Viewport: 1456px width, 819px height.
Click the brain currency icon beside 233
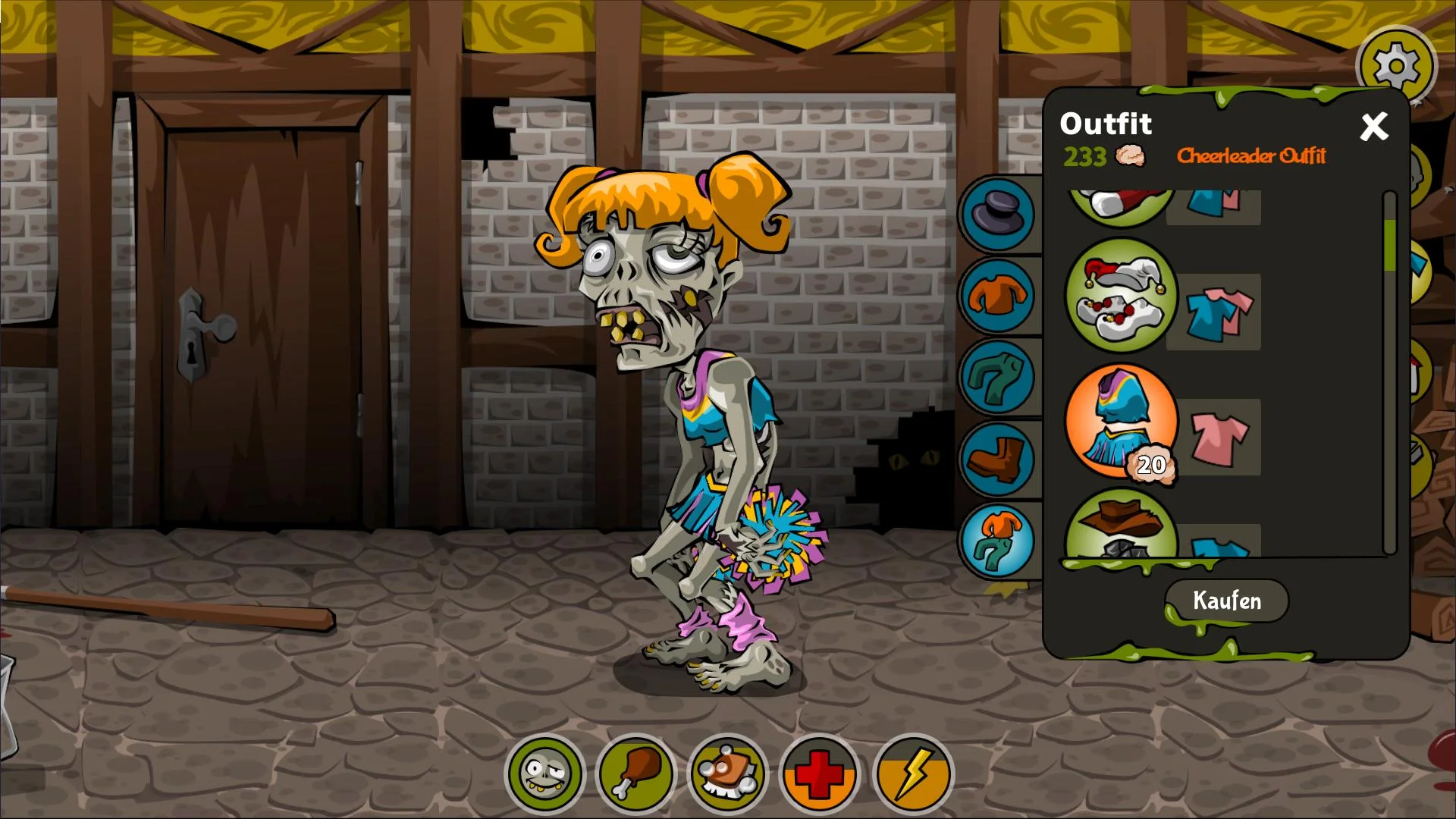pos(1129,158)
